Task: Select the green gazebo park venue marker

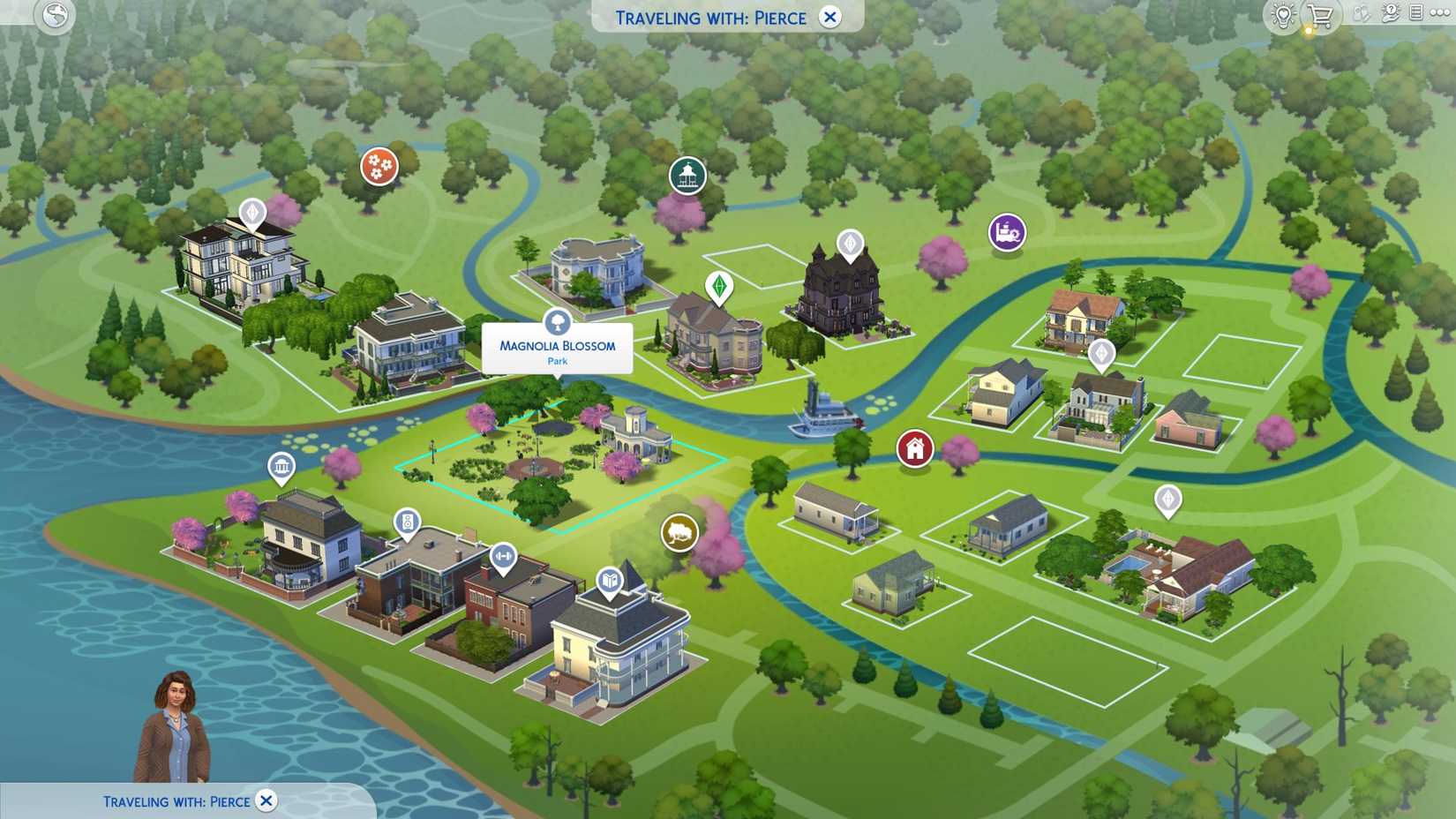Action: pyautogui.click(x=687, y=175)
